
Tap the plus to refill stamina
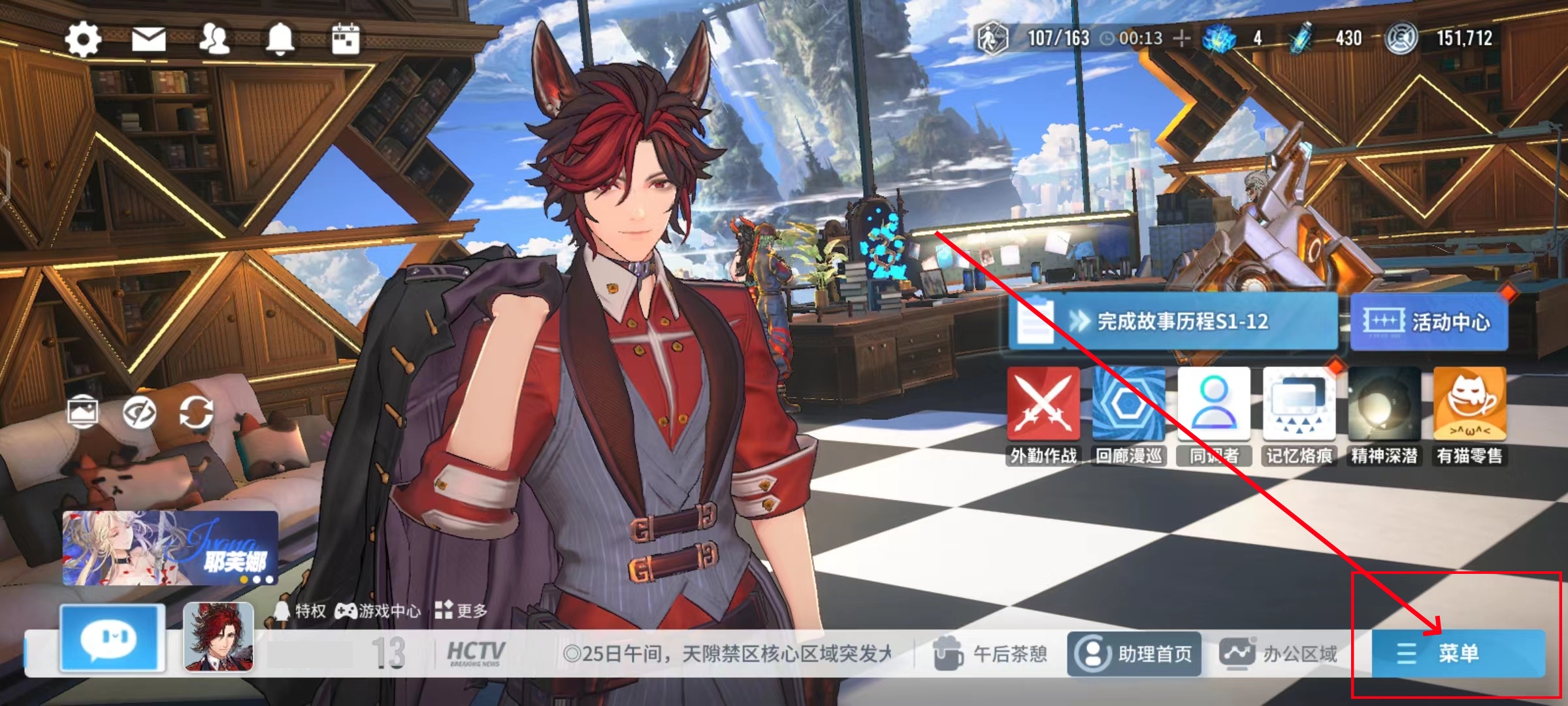(1181, 39)
